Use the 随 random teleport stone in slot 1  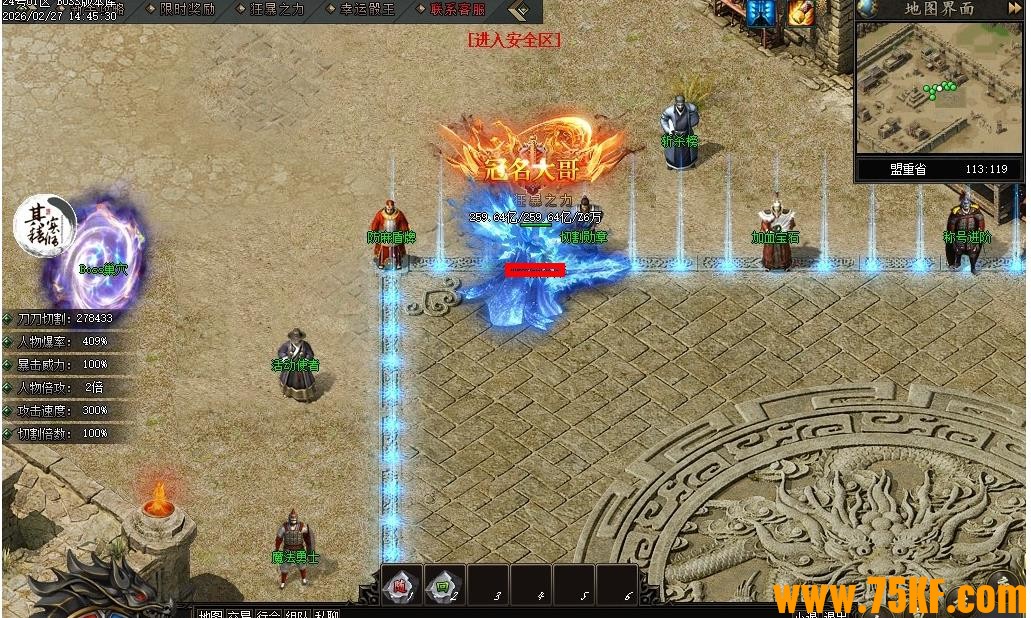pyautogui.click(x=397, y=586)
